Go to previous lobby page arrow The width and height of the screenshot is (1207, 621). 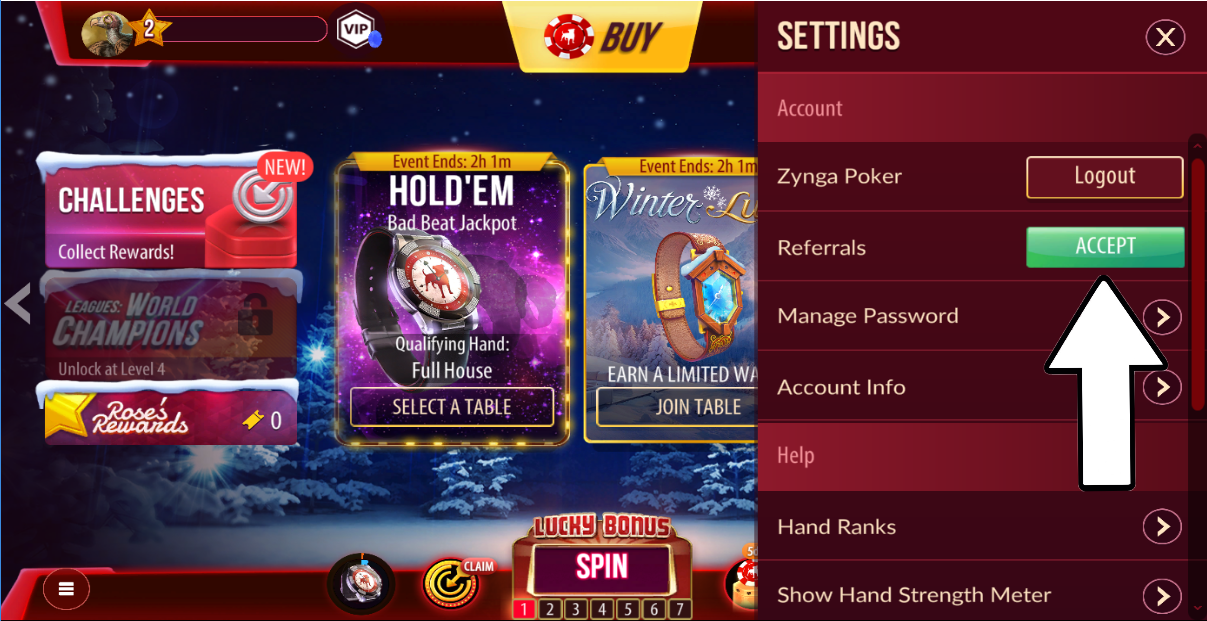[17, 303]
